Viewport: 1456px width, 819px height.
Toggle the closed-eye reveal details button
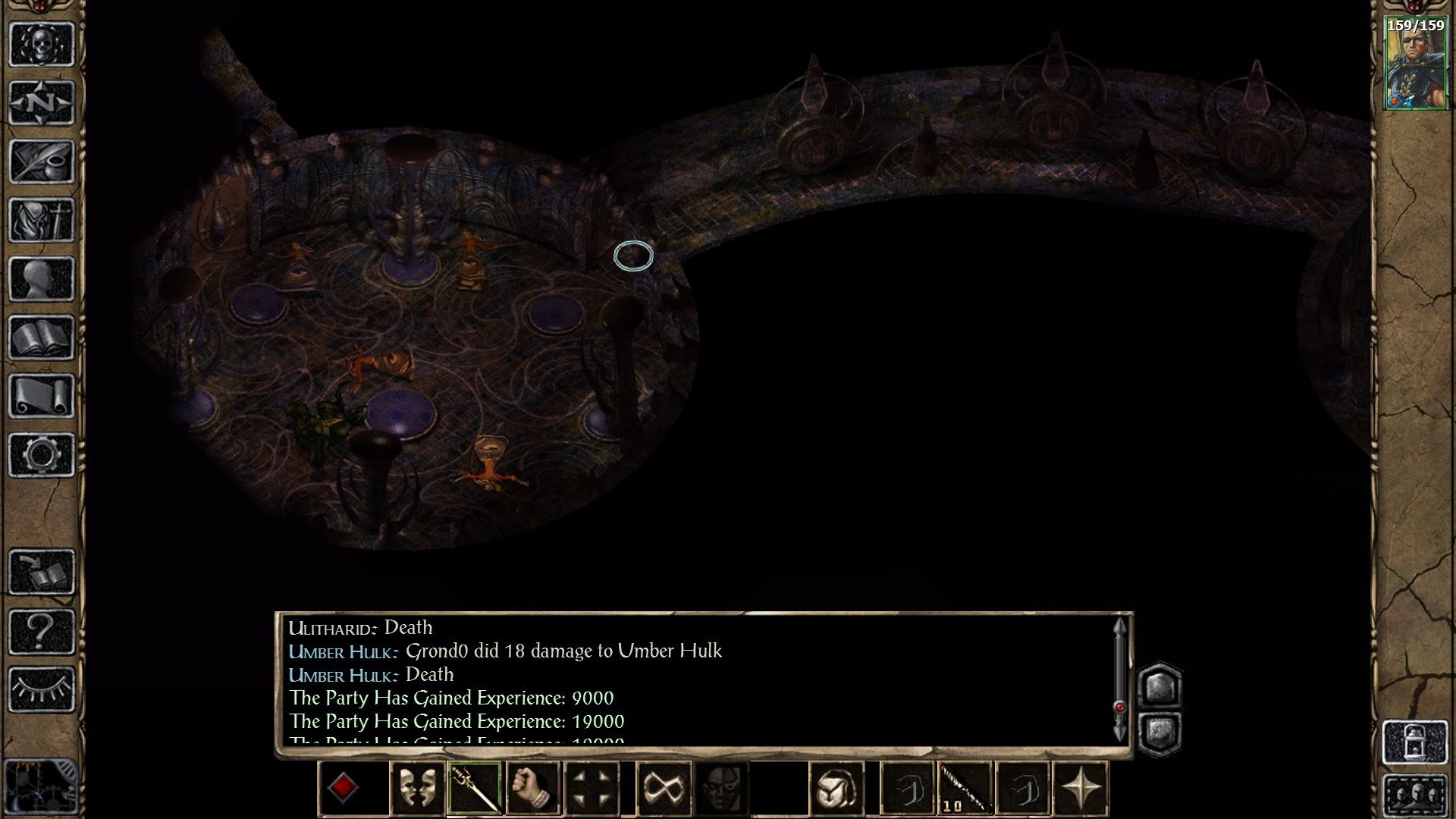click(42, 689)
